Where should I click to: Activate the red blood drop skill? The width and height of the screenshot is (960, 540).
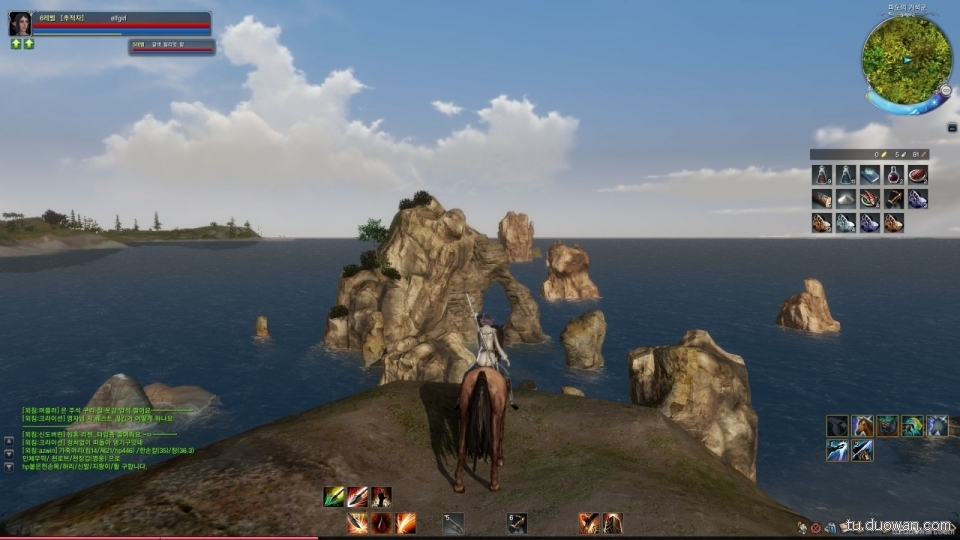[x=381, y=522]
